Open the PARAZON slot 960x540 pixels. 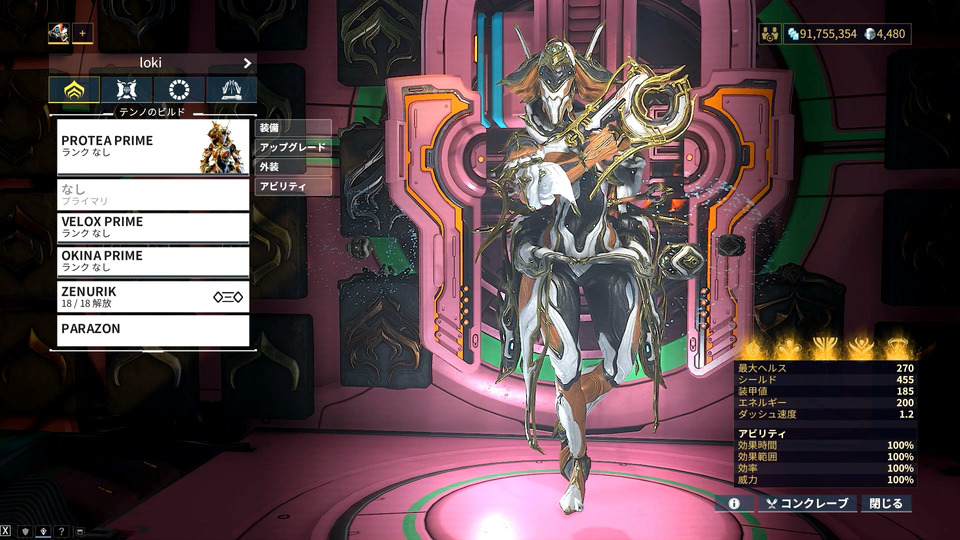tap(152, 330)
